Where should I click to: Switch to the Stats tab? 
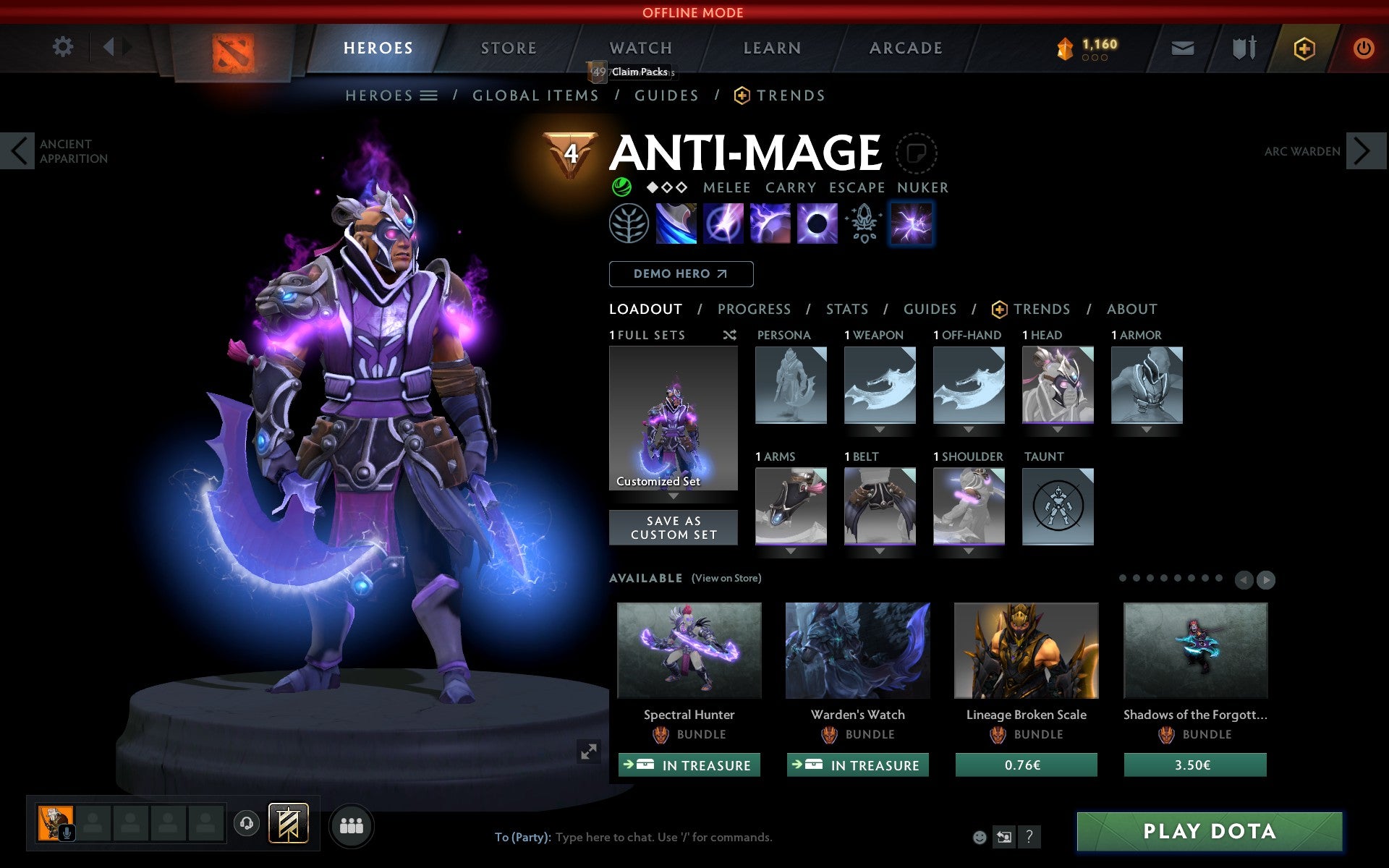846,309
